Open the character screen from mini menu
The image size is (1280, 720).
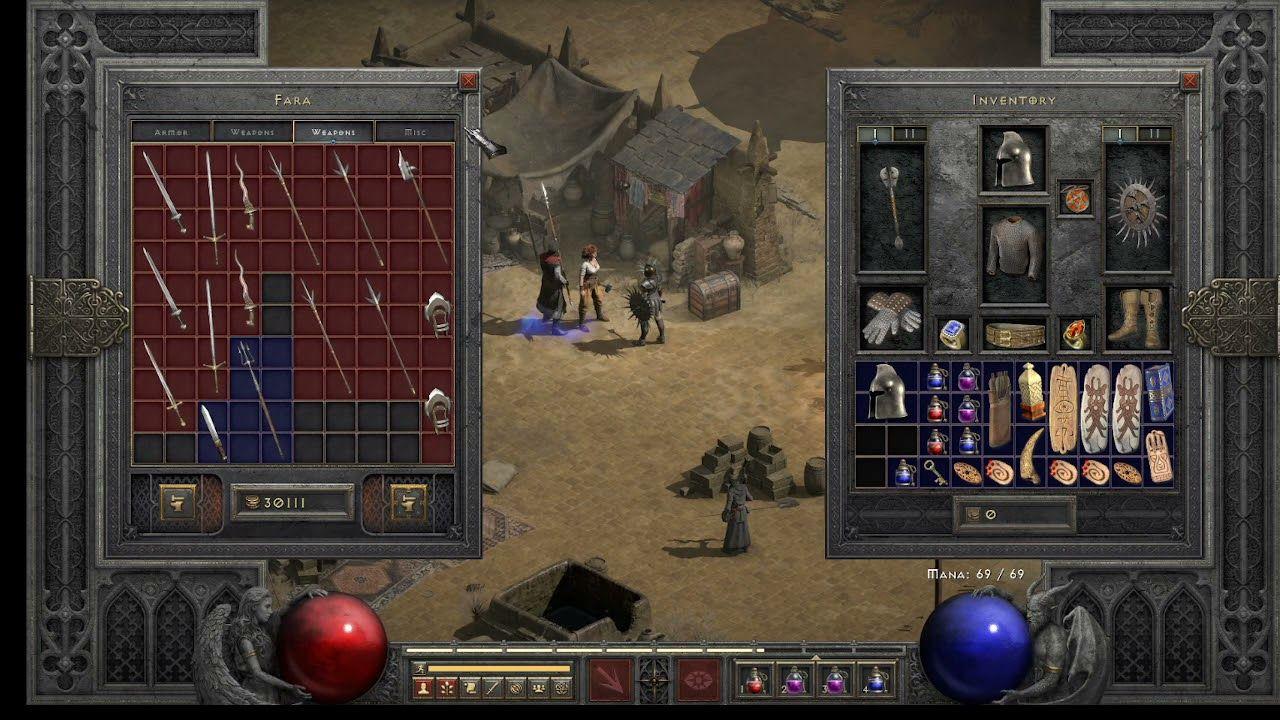424,687
